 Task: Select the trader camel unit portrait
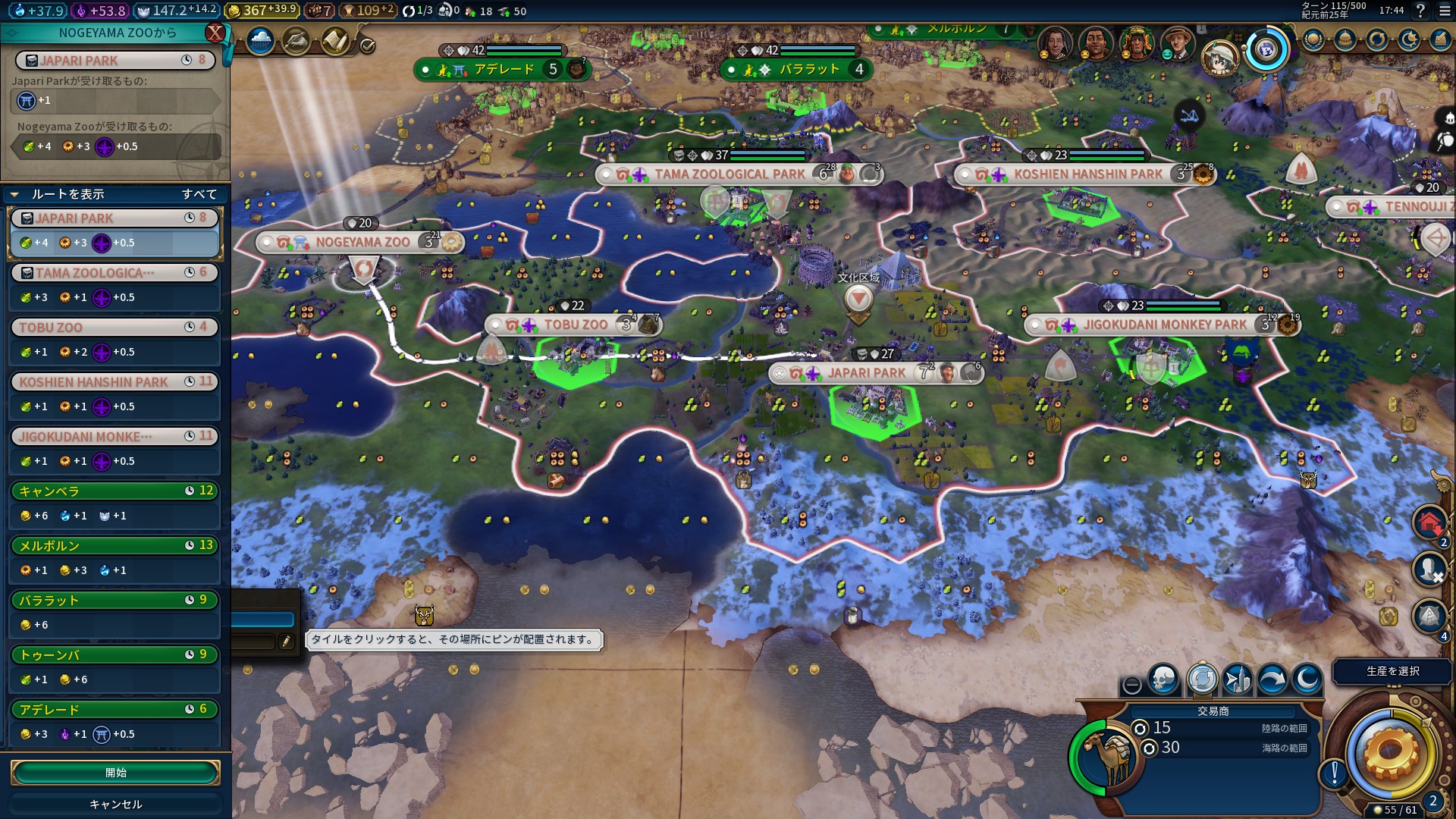pyautogui.click(x=1109, y=756)
